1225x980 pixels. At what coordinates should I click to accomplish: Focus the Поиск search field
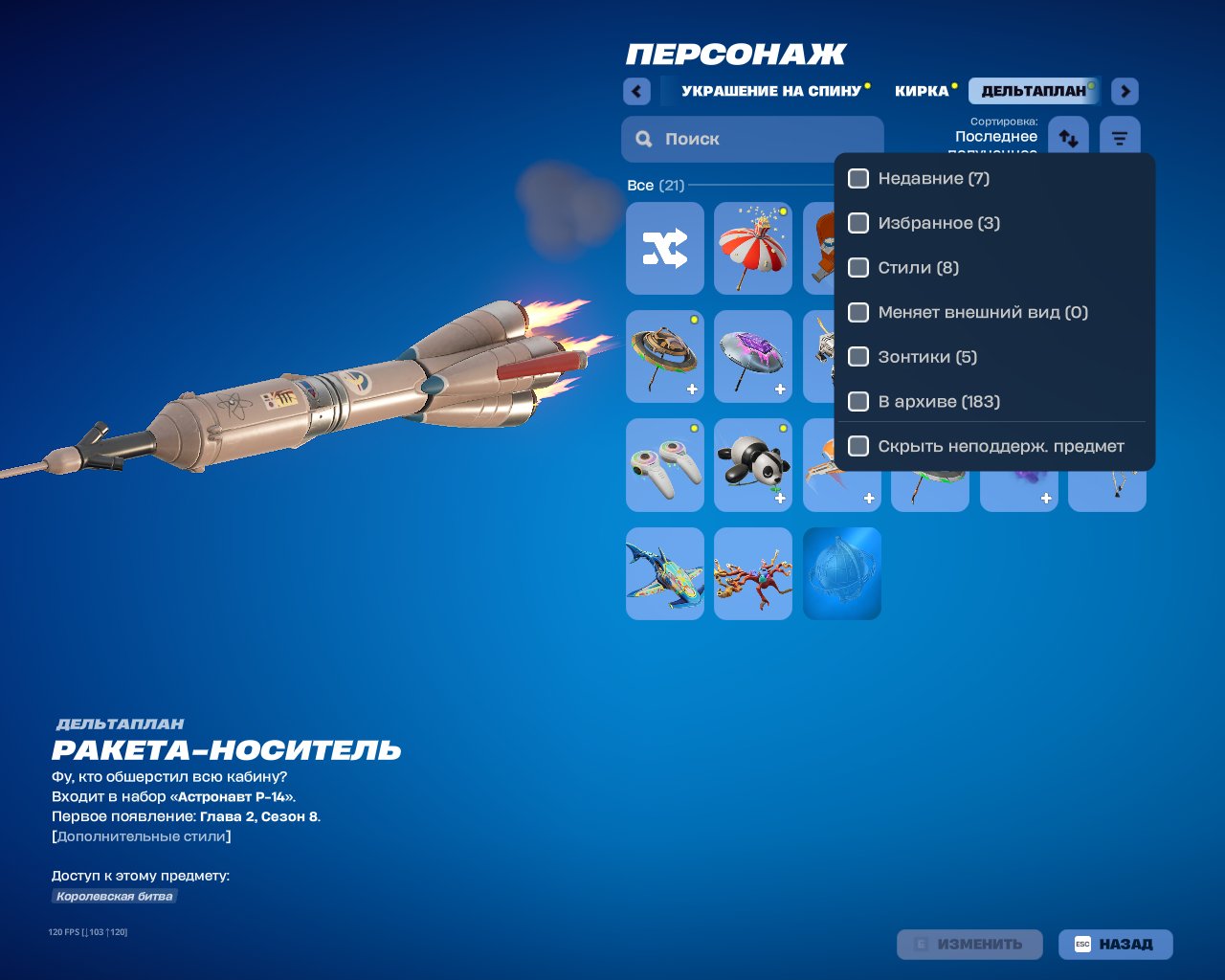pyautogui.click(x=752, y=139)
